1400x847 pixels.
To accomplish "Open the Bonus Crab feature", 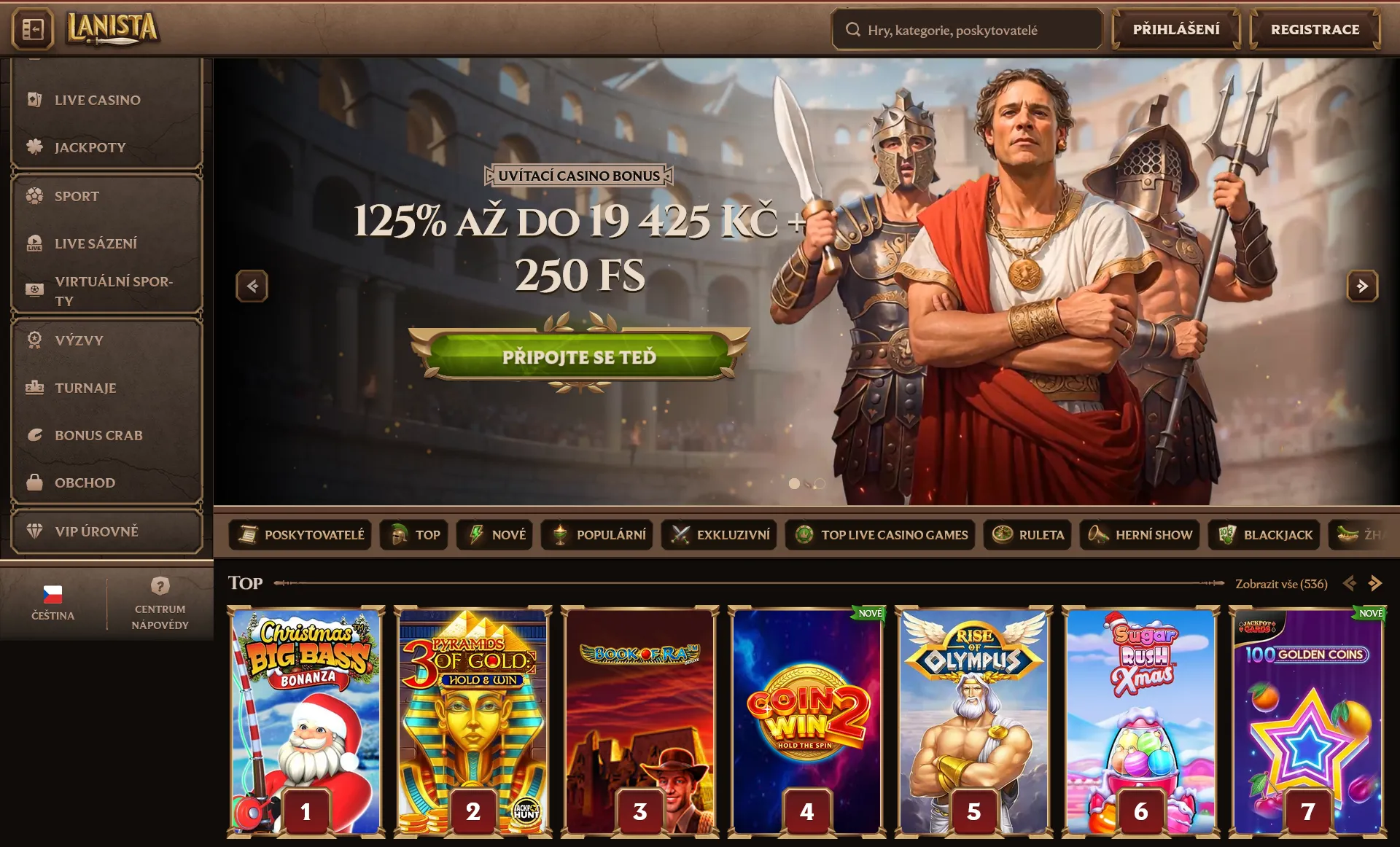I will click(98, 435).
